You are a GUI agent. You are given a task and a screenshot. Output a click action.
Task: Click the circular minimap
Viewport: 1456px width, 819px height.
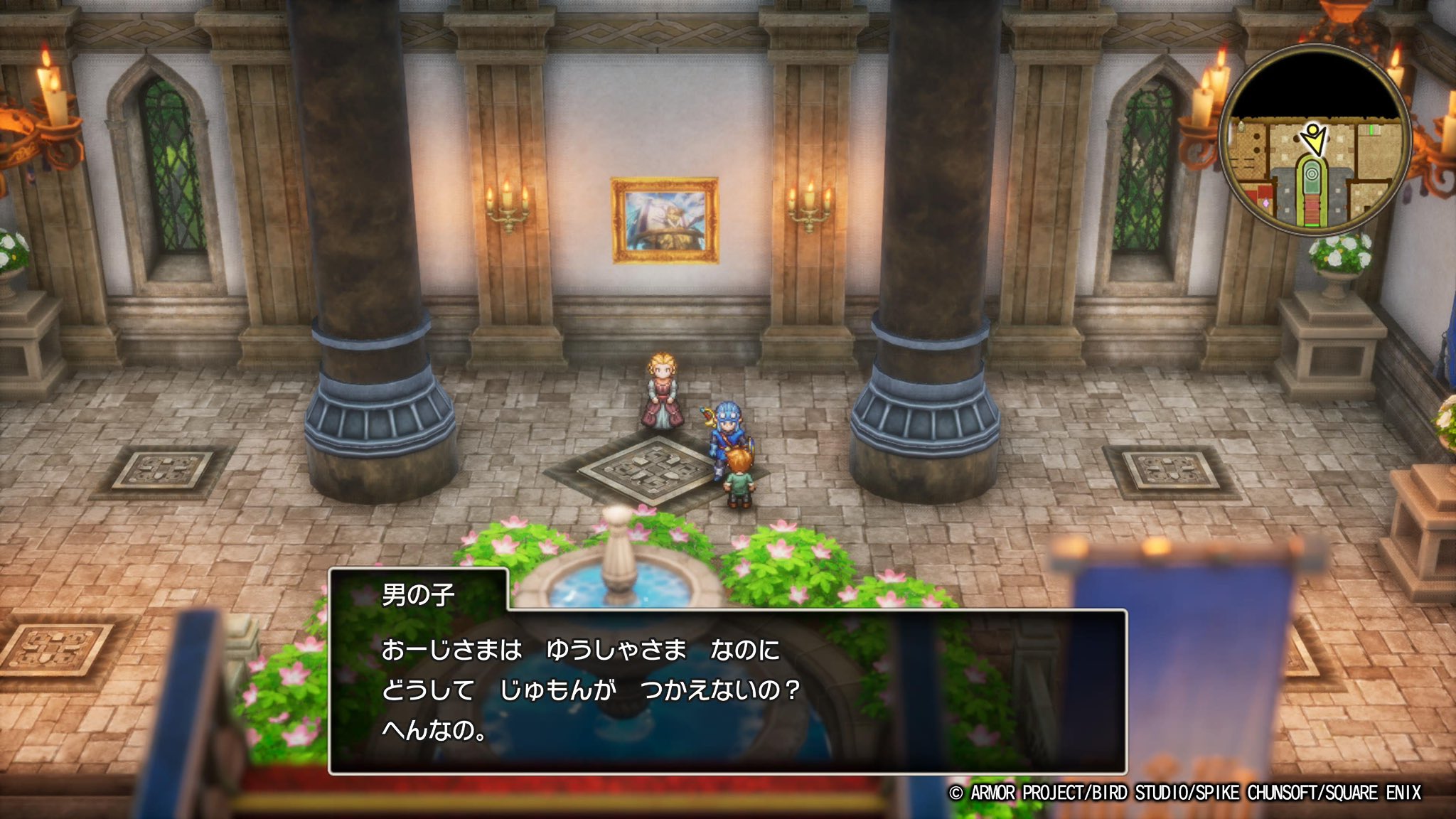(1315, 139)
